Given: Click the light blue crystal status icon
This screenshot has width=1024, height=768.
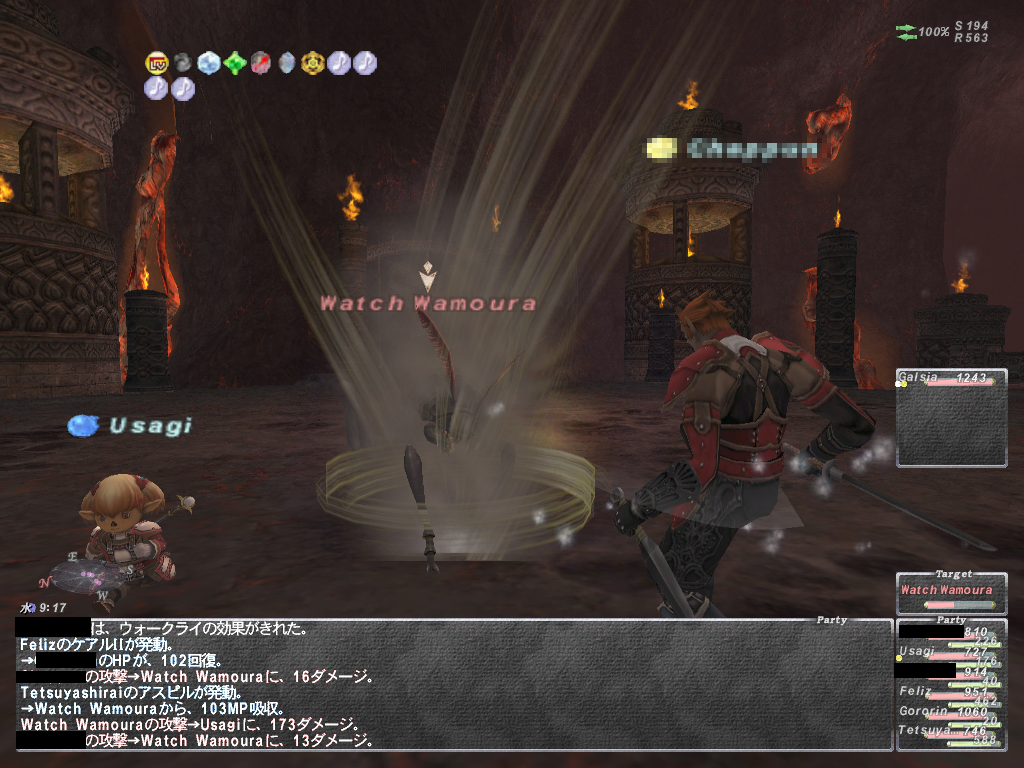Looking at the screenshot, I should tap(208, 63).
